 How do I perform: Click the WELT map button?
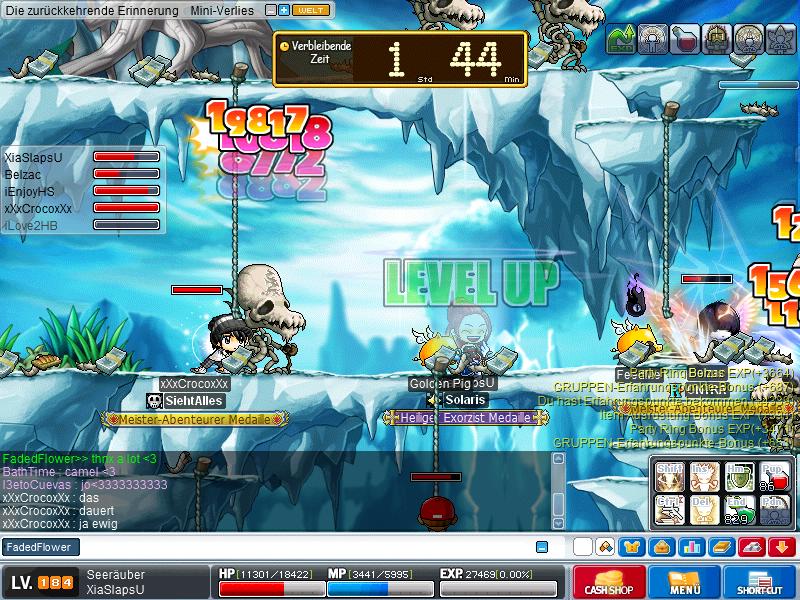coord(311,10)
